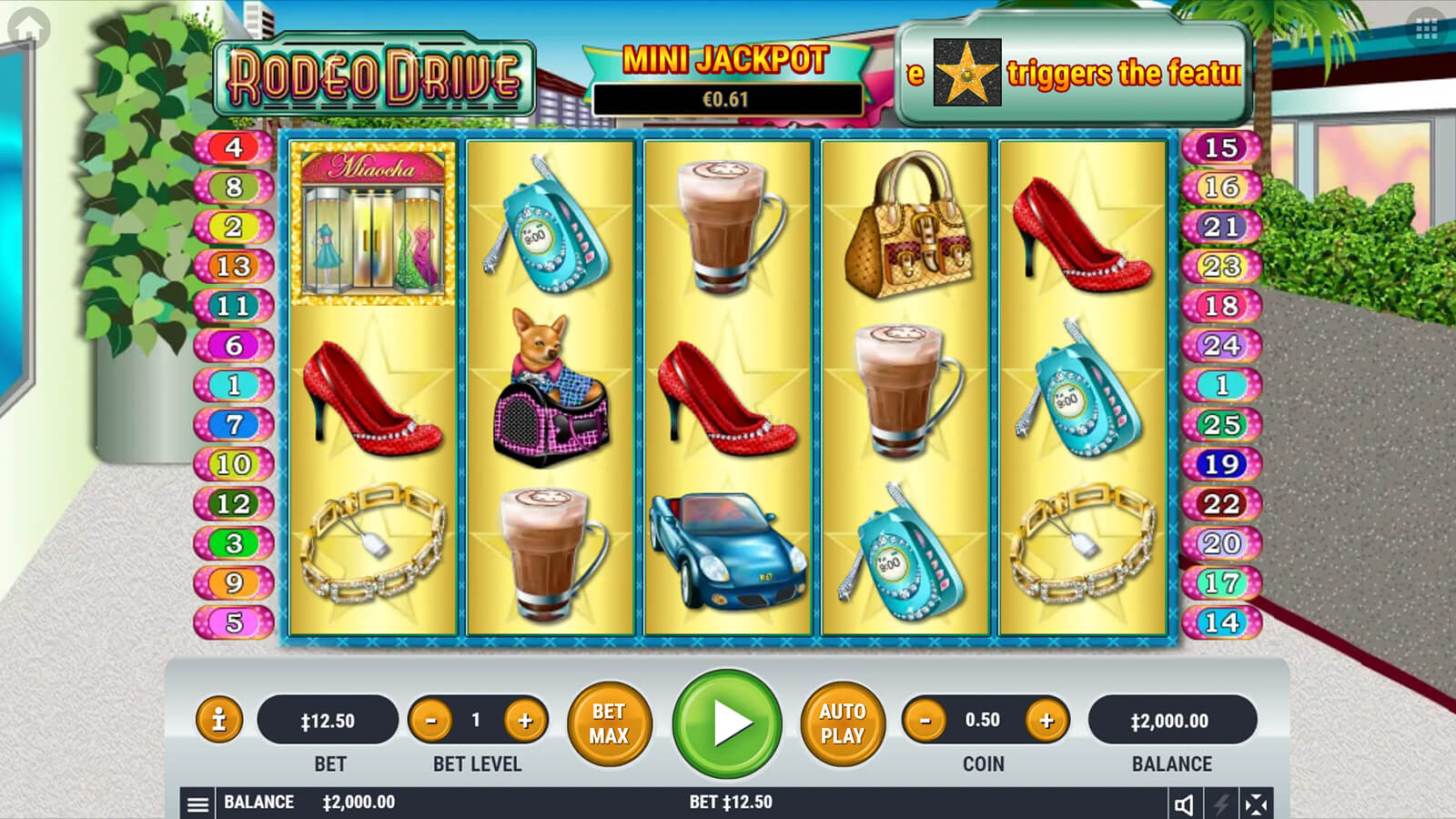Spin the reels with the green play button

pos(727,723)
